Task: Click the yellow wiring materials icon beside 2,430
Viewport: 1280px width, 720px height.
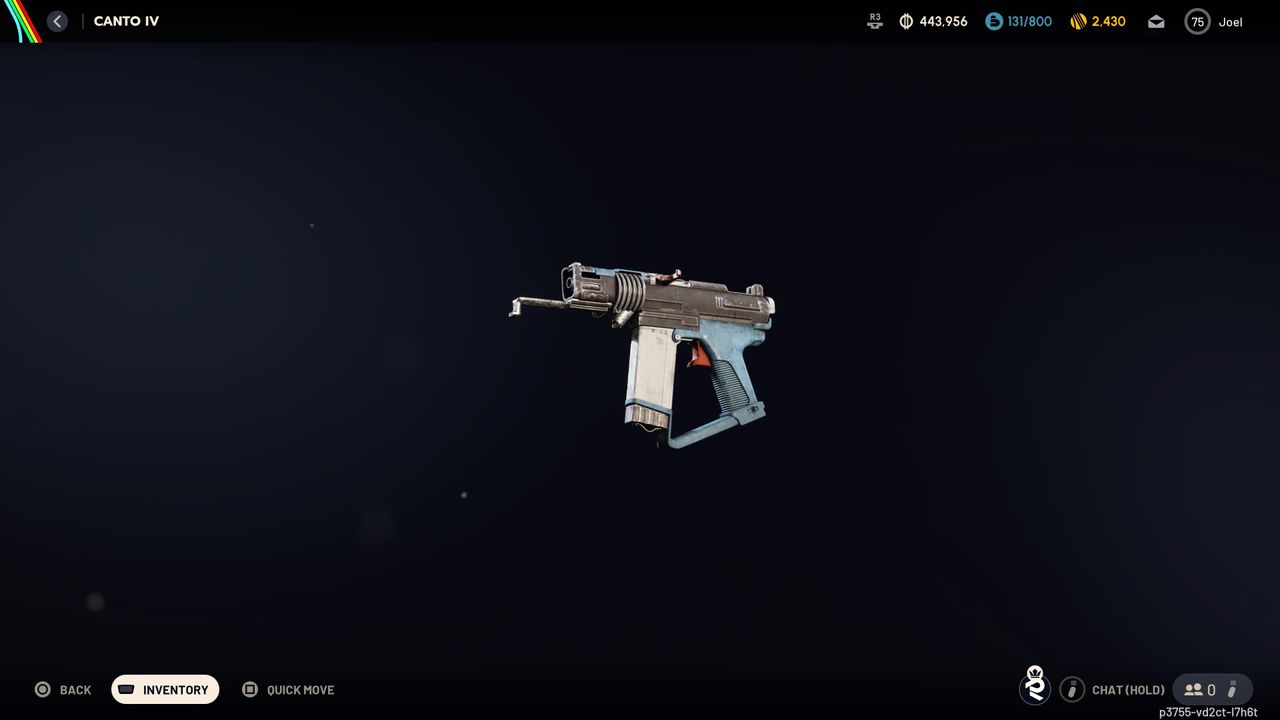Action: pos(1077,20)
